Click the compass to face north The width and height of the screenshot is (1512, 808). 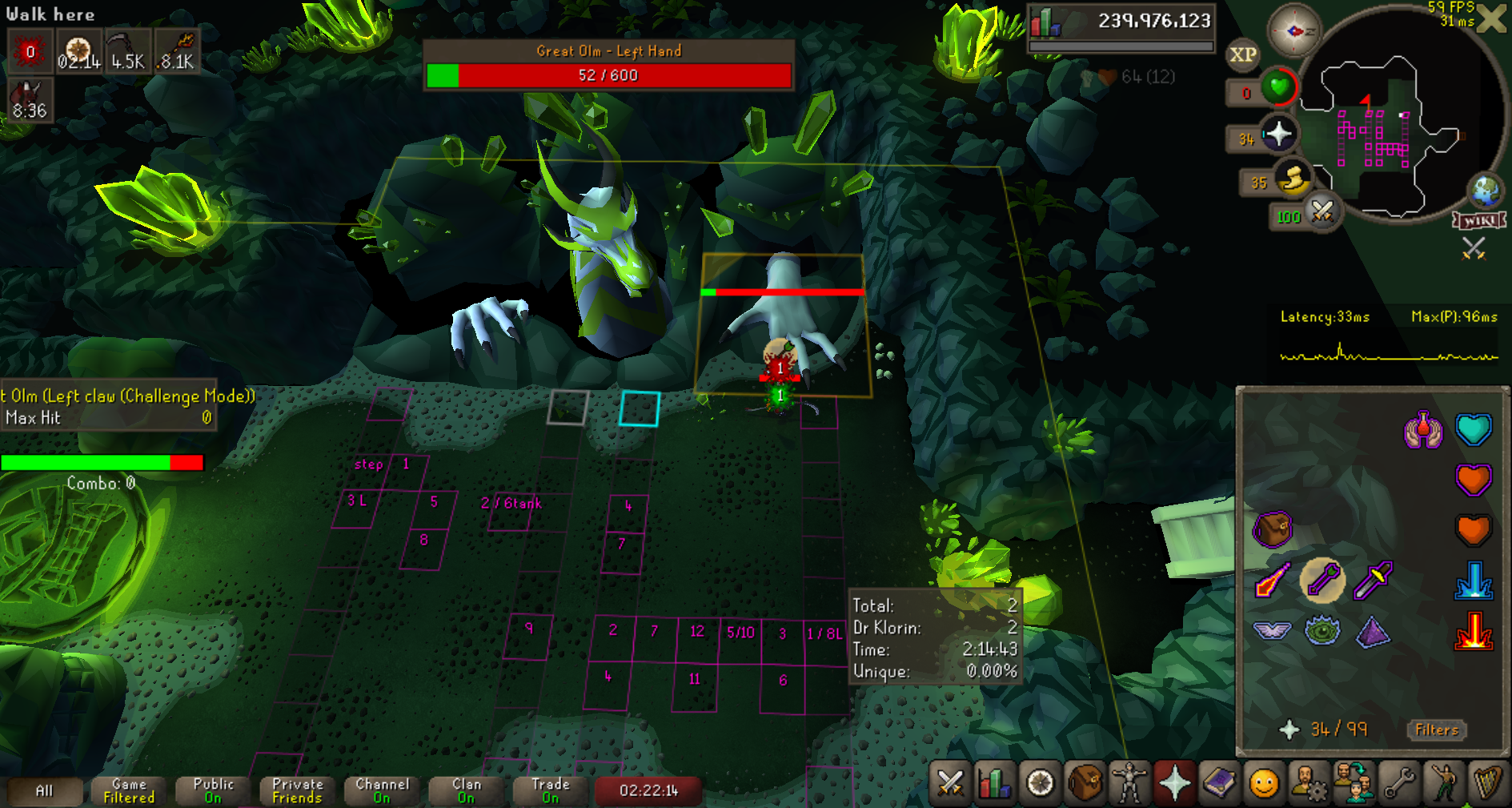(1294, 31)
